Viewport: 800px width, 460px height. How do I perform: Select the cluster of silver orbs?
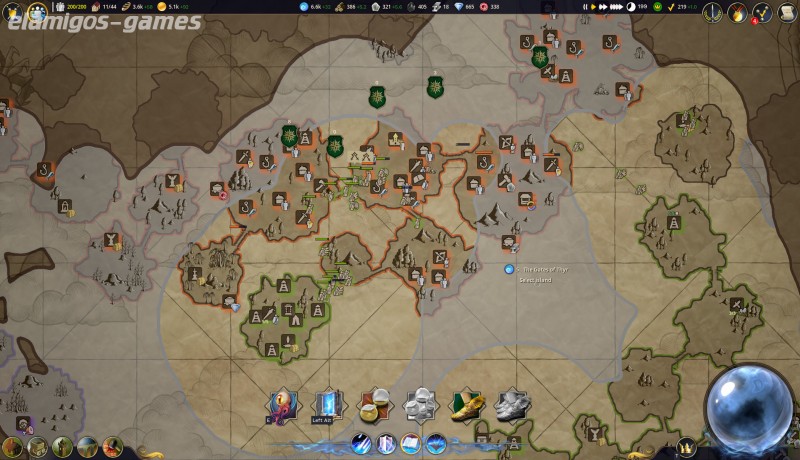tap(421, 406)
